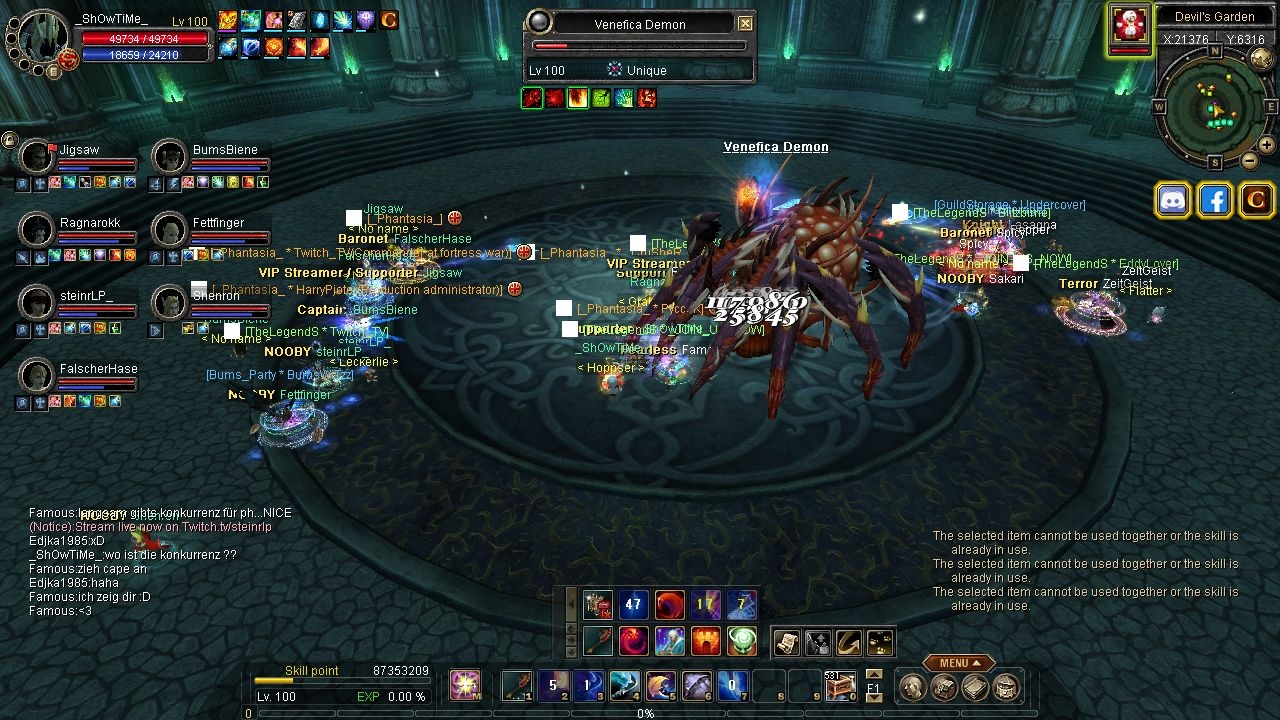Select party member Jigsaw's portrait

click(x=36, y=156)
